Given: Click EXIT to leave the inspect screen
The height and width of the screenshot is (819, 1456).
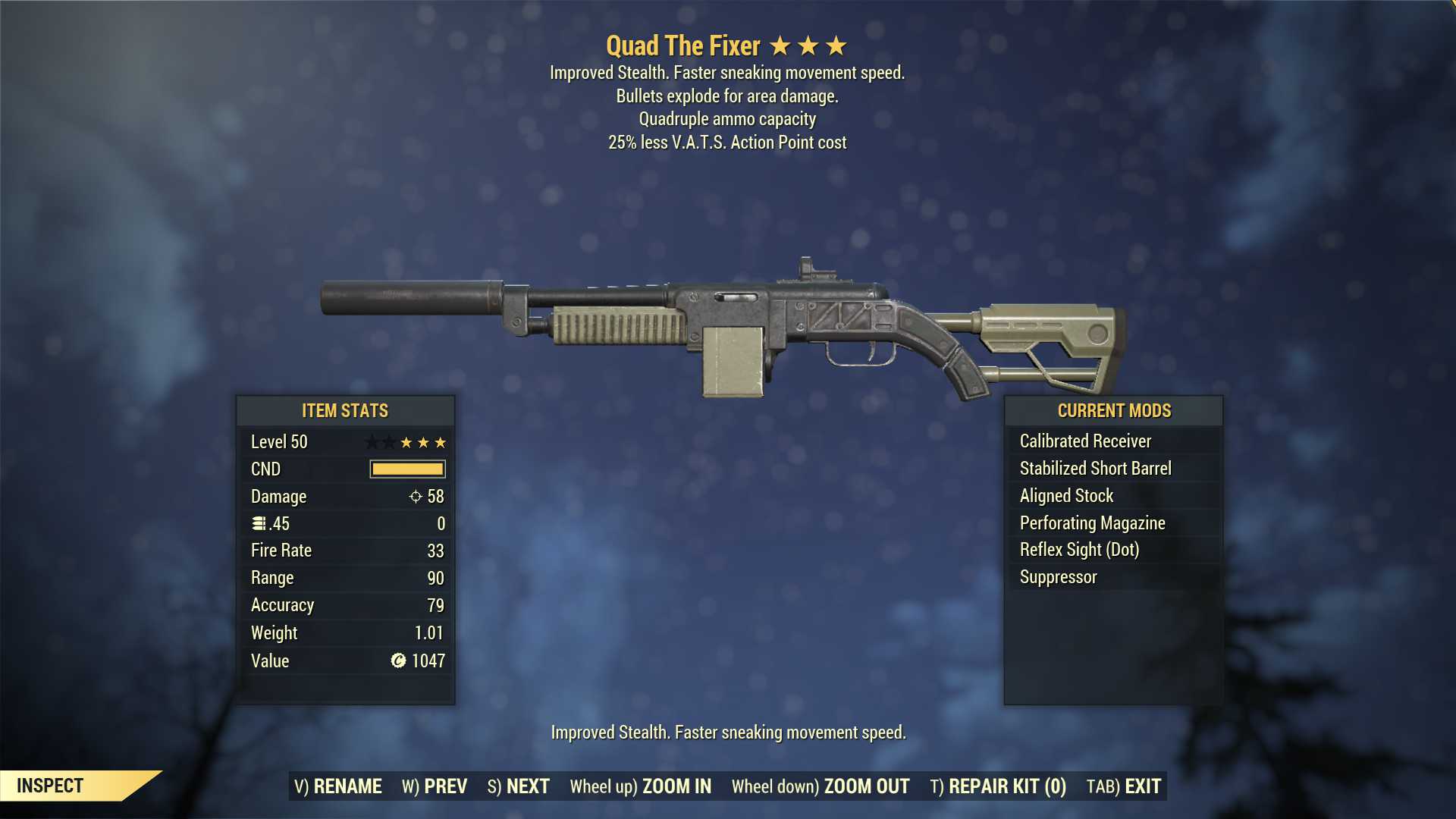Looking at the screenshot, I should click(1124, 786).
